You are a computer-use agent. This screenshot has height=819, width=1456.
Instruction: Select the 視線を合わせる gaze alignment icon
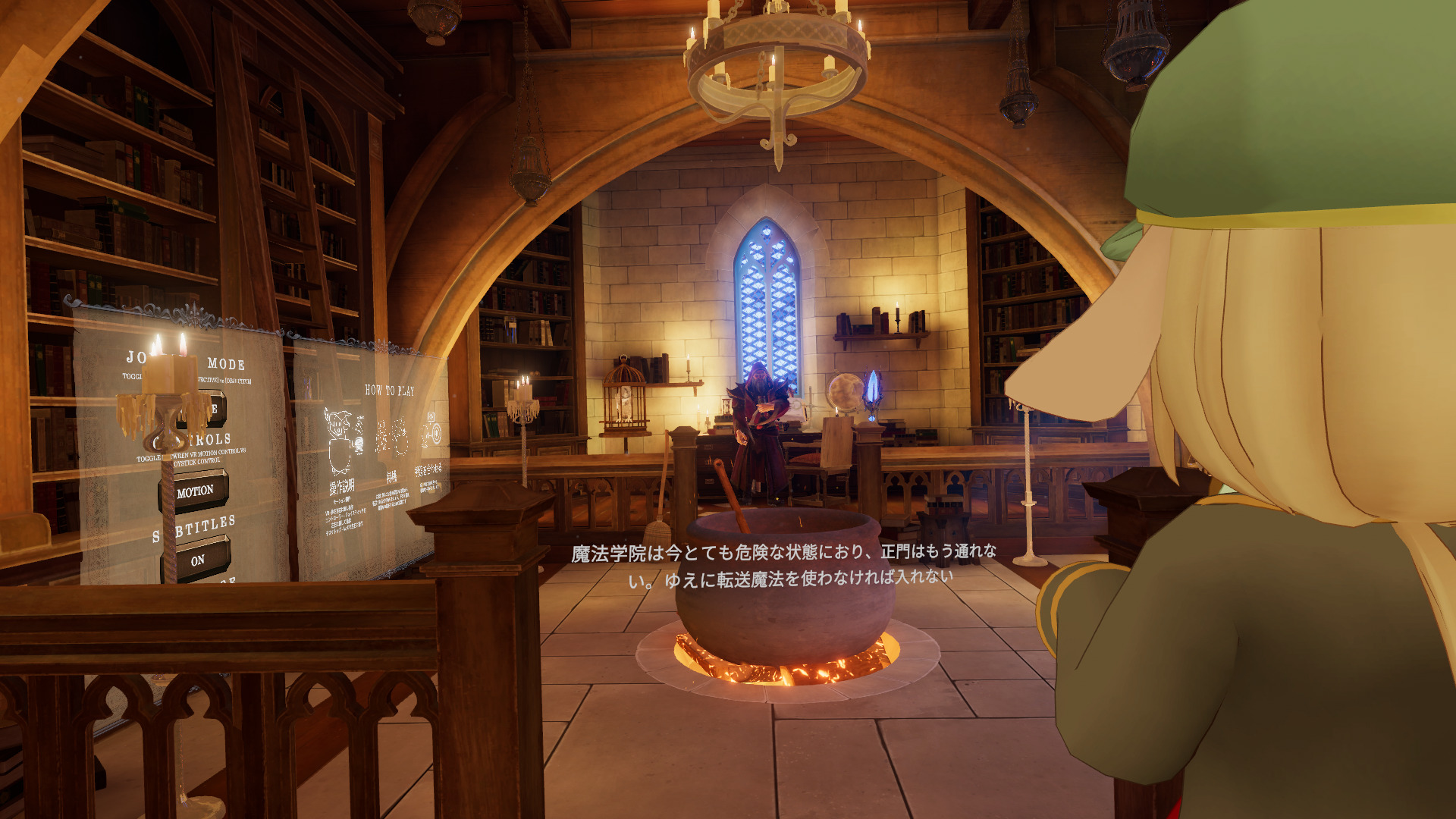431,430
